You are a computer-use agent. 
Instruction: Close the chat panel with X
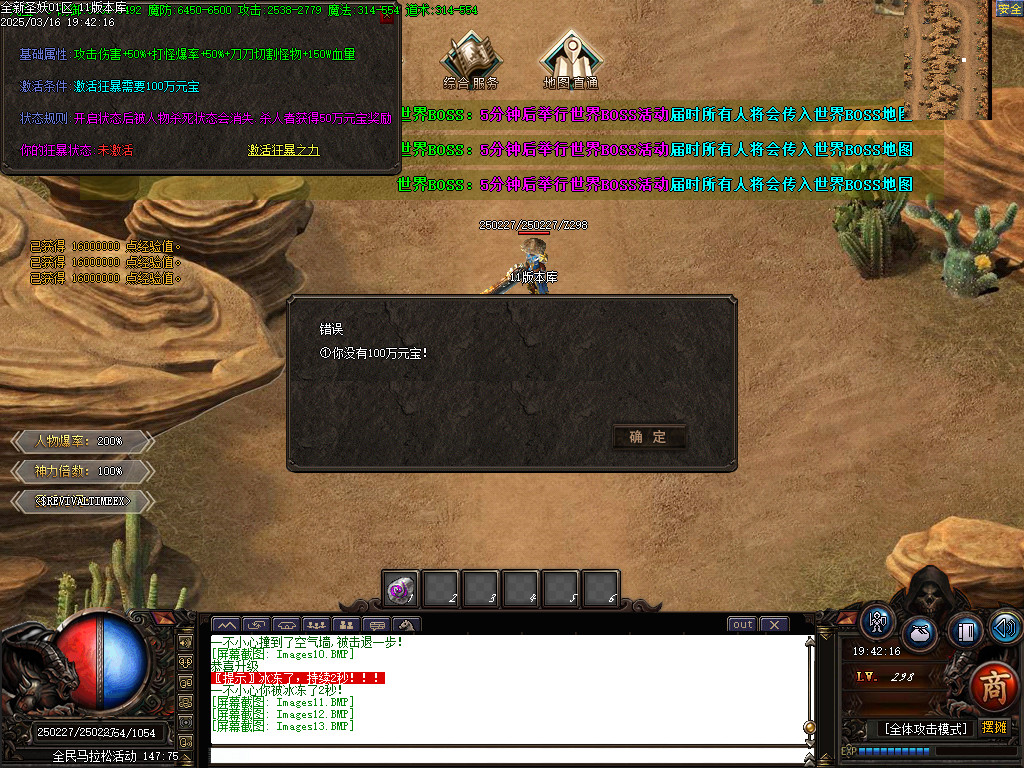click(774, 625)
